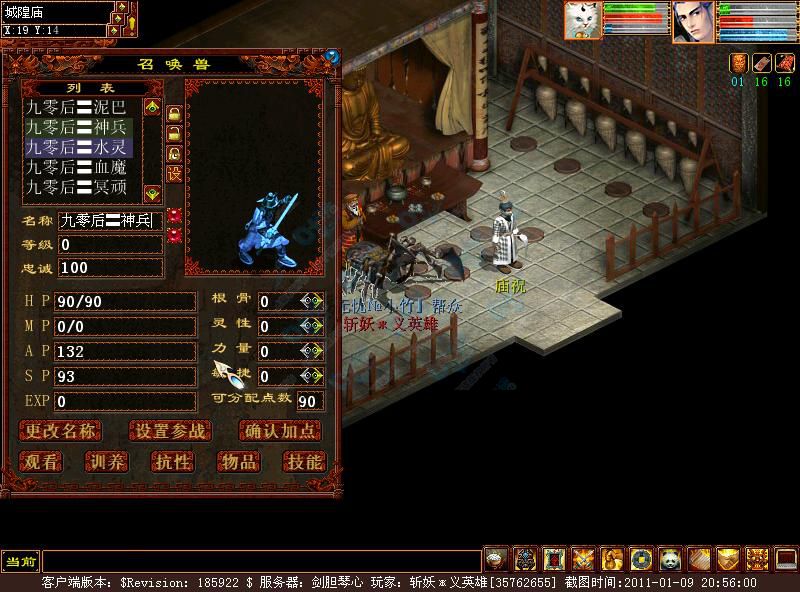This screenshot has width=800, height=592.
Task: Click the crossed swords icon in the bottom bar
Action: coord(583,558)
